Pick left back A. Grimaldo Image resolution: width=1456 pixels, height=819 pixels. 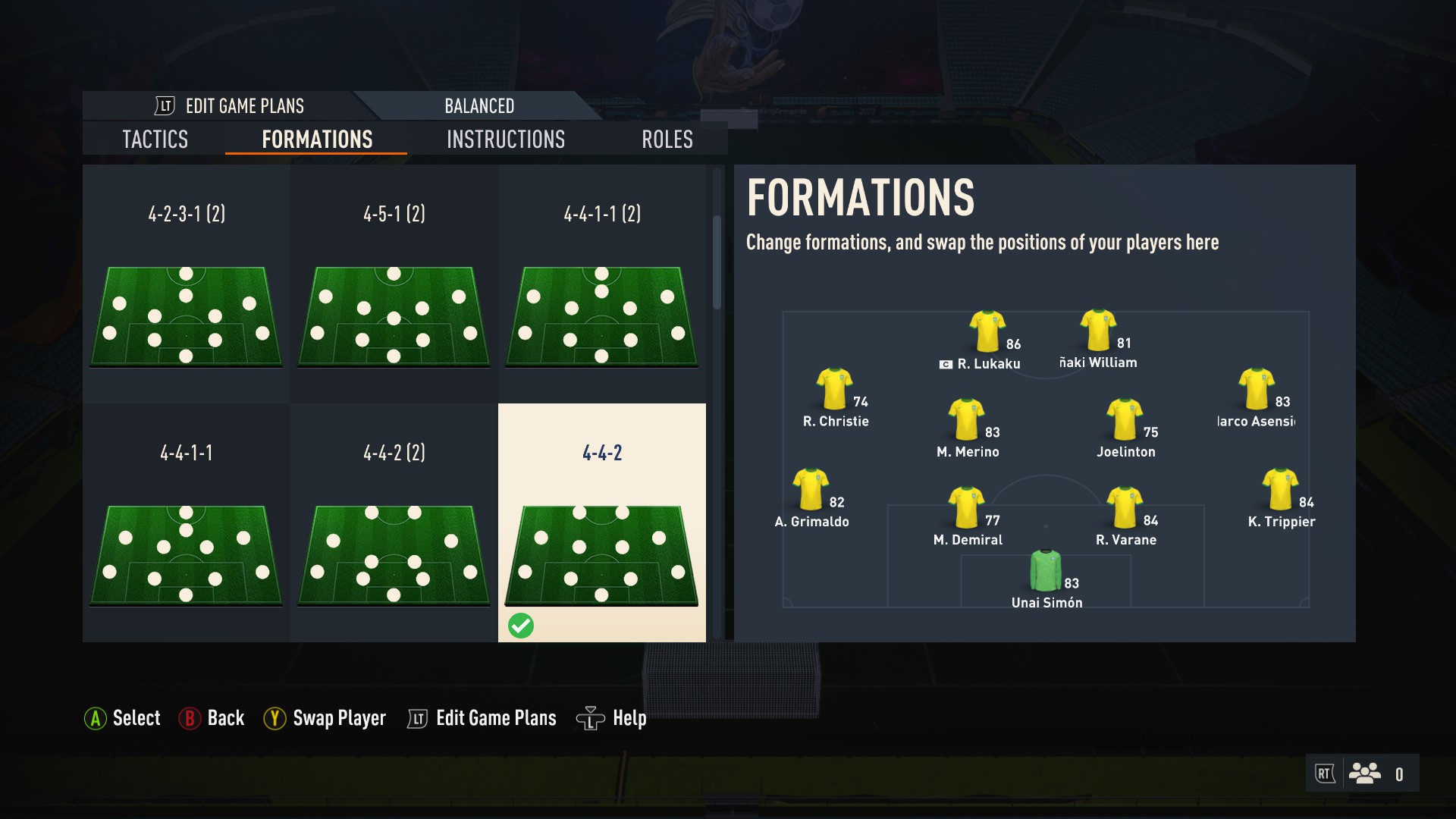811,491
